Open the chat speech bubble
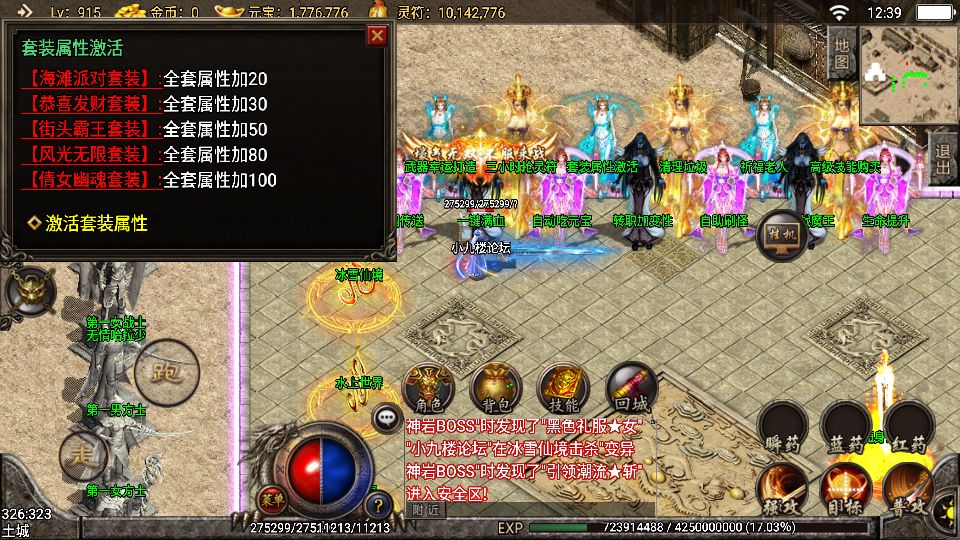 [385, 418]
